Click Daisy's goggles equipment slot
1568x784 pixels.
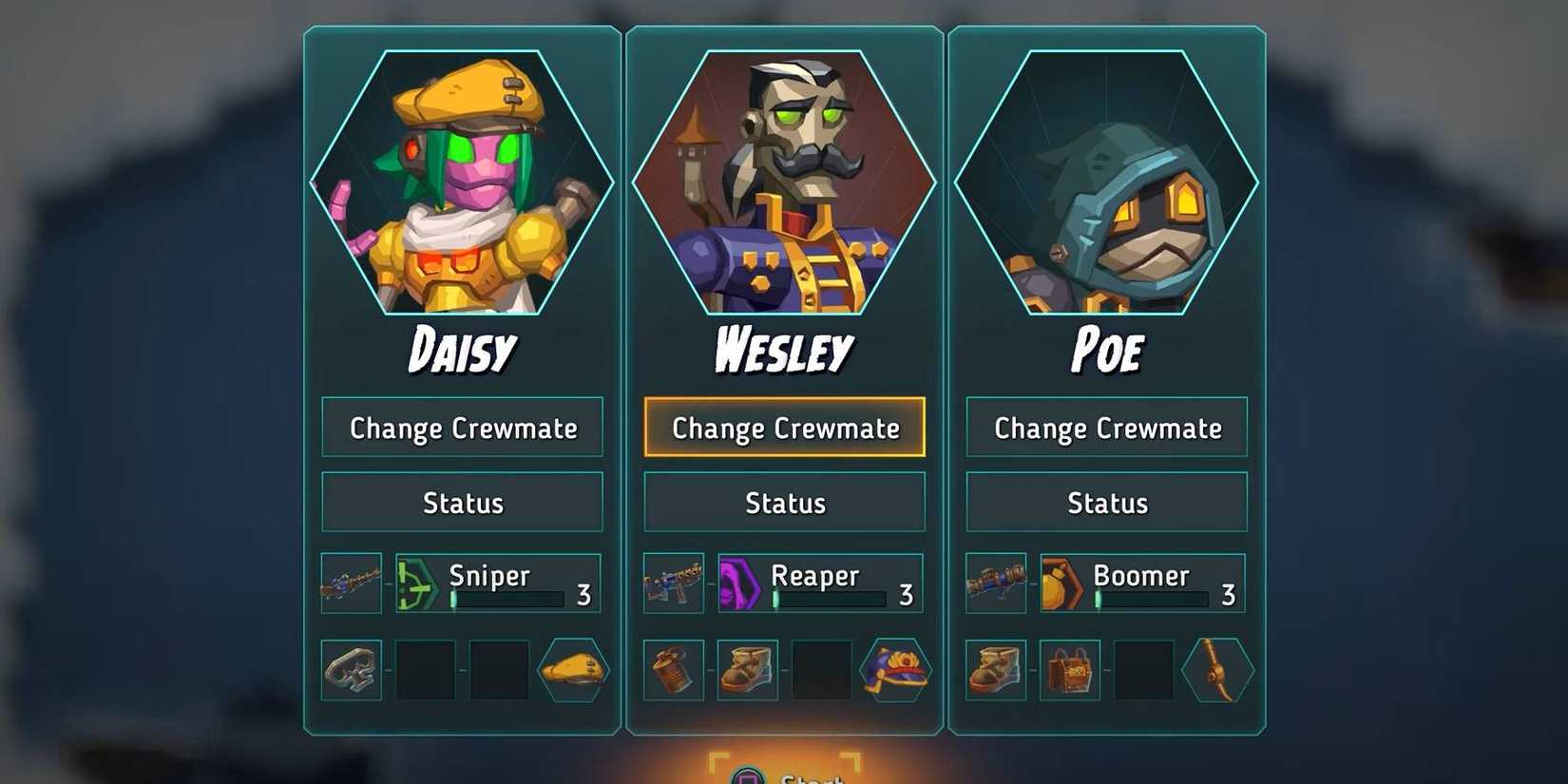click(352, 670)
